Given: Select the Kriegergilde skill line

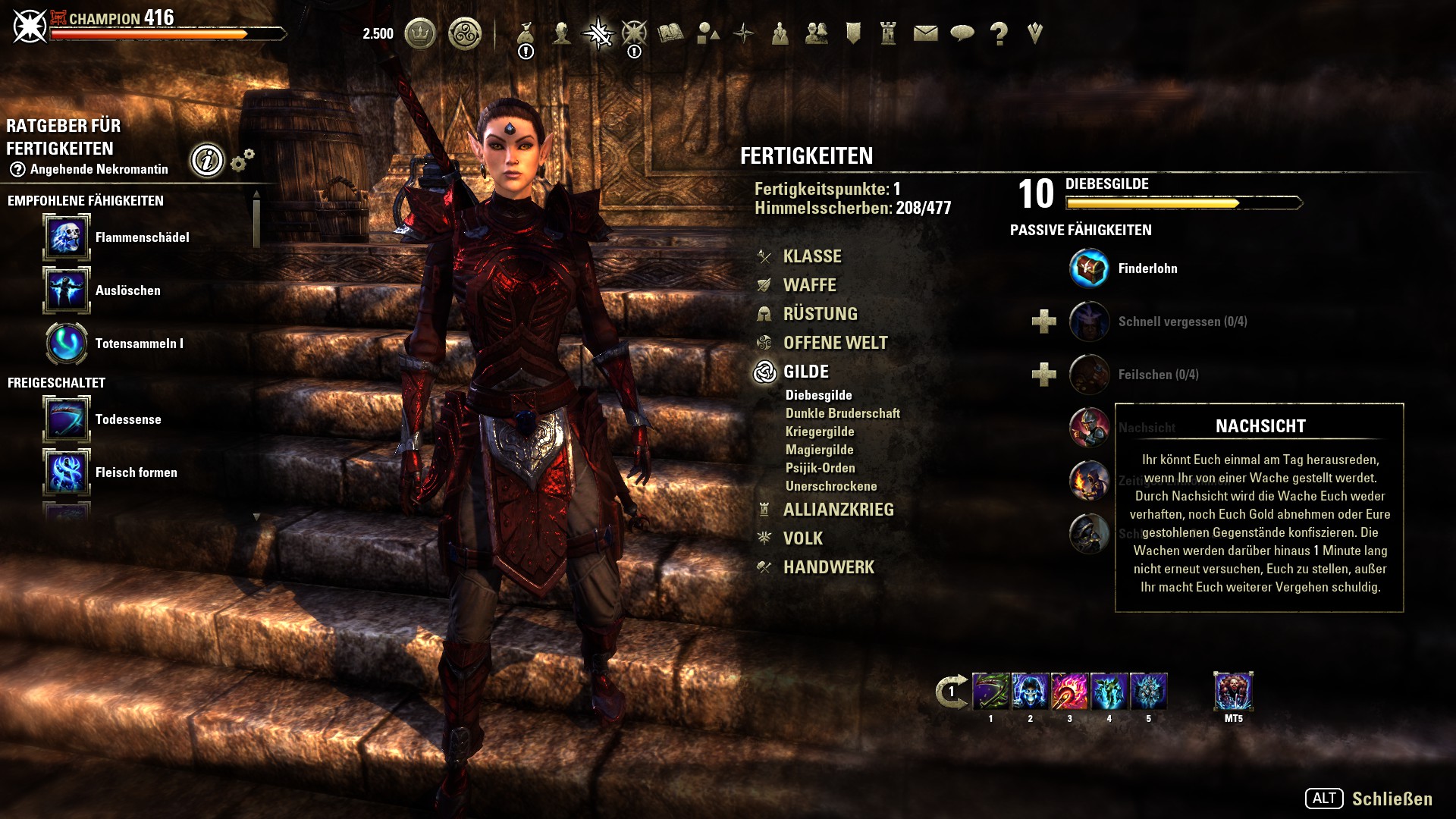Looking at the screenshot, I should 820,431.
